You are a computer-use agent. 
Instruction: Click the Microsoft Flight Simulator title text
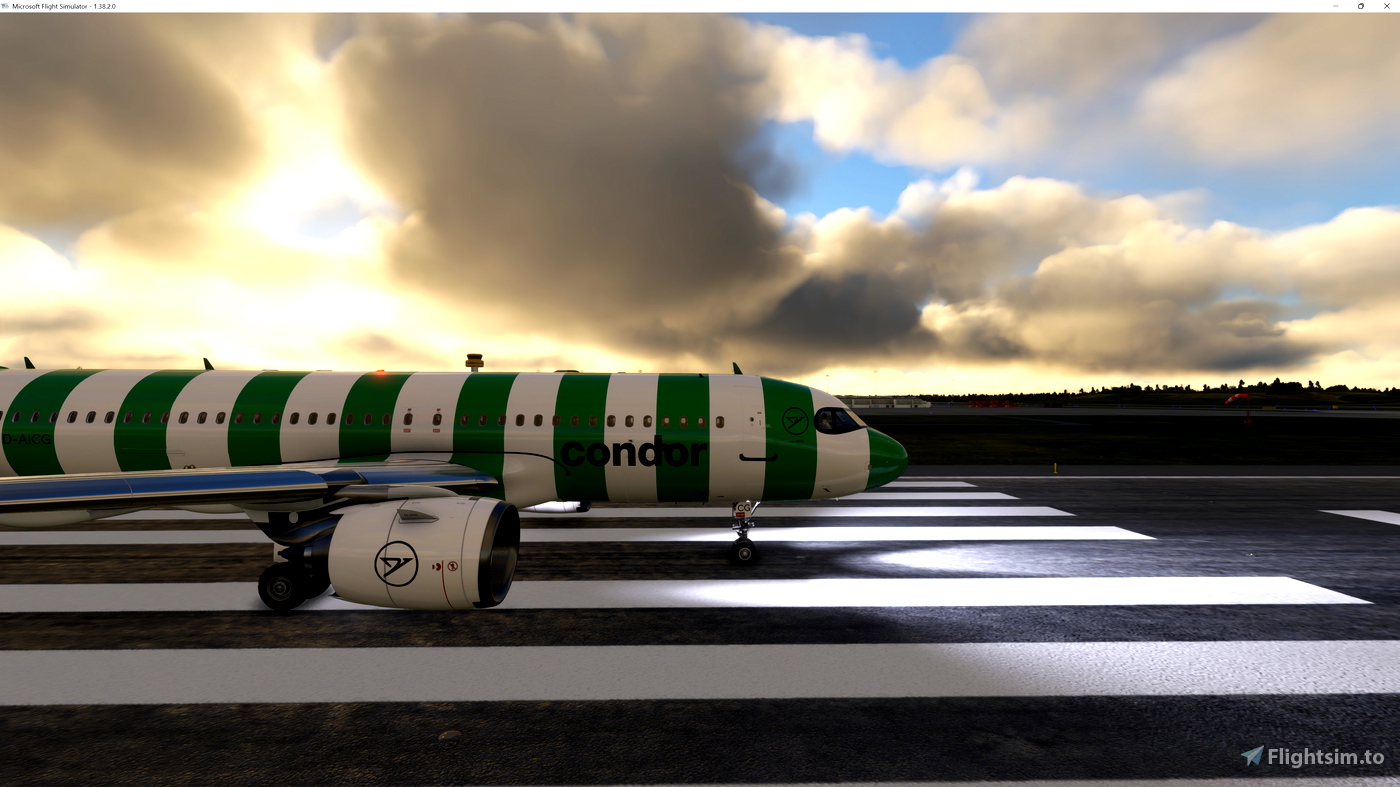pyautogui.click(x=47, y=4)
